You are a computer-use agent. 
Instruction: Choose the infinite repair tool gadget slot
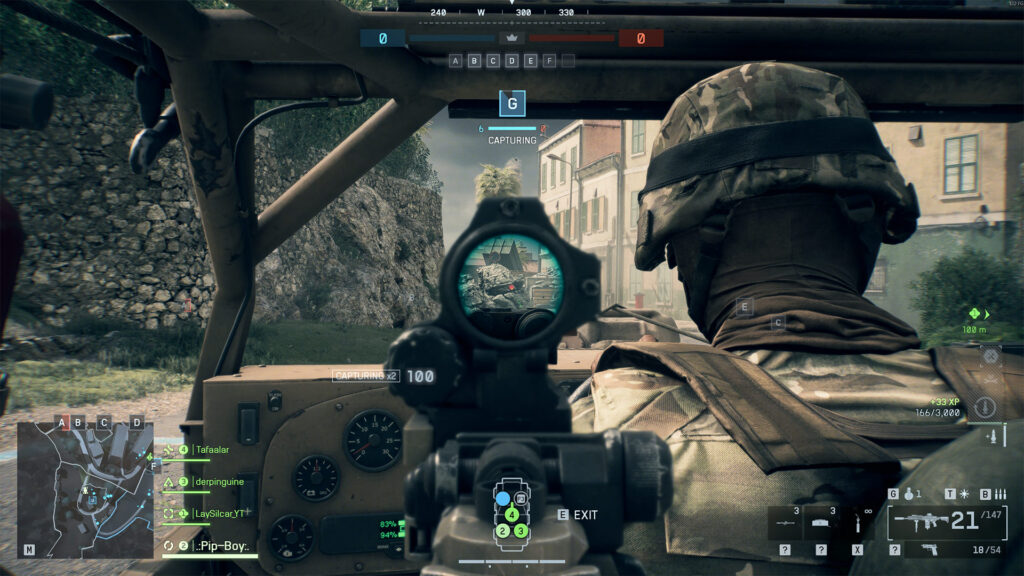[x=856, y=522]
